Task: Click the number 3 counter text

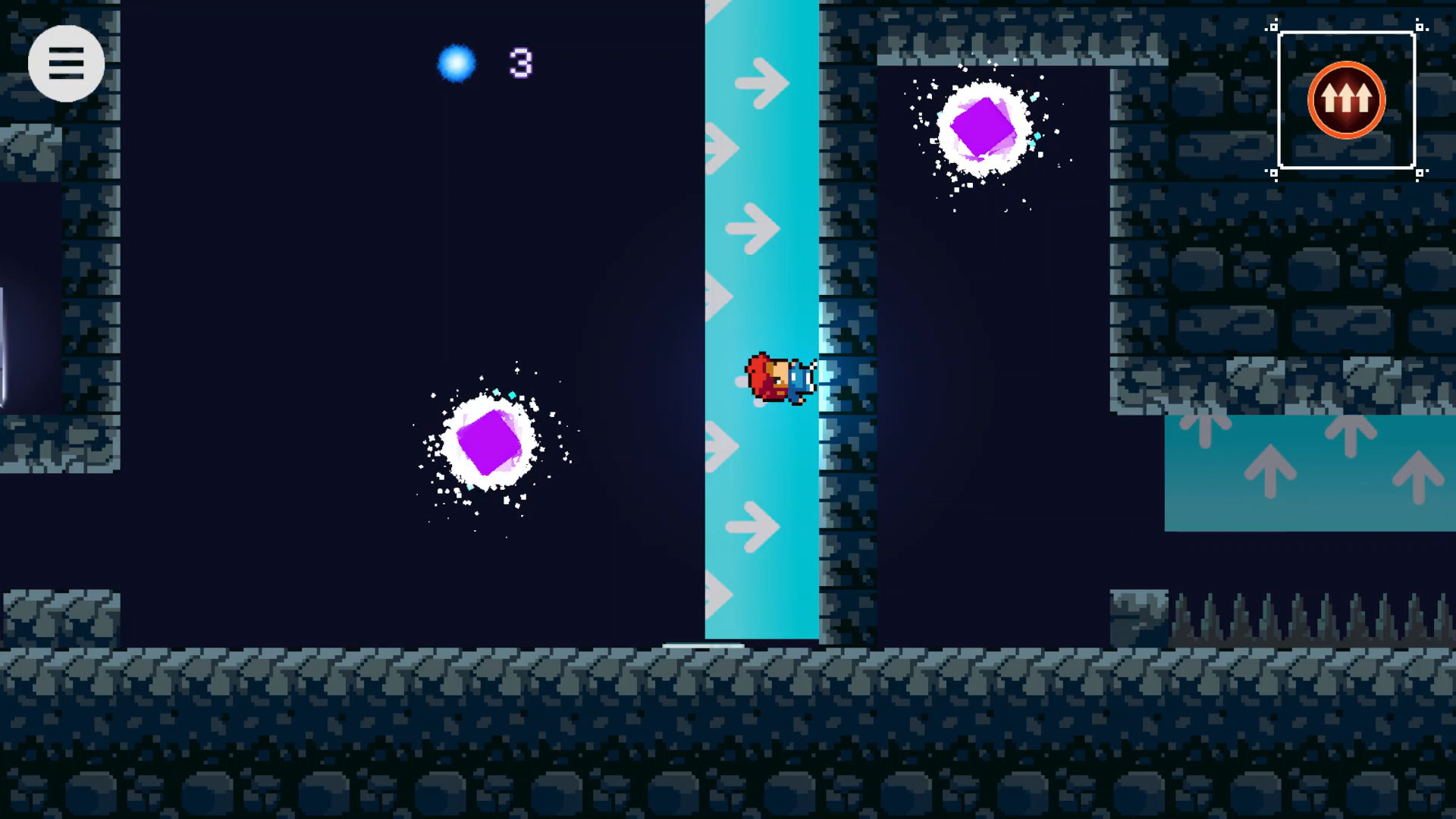Action: pos(519,64)
